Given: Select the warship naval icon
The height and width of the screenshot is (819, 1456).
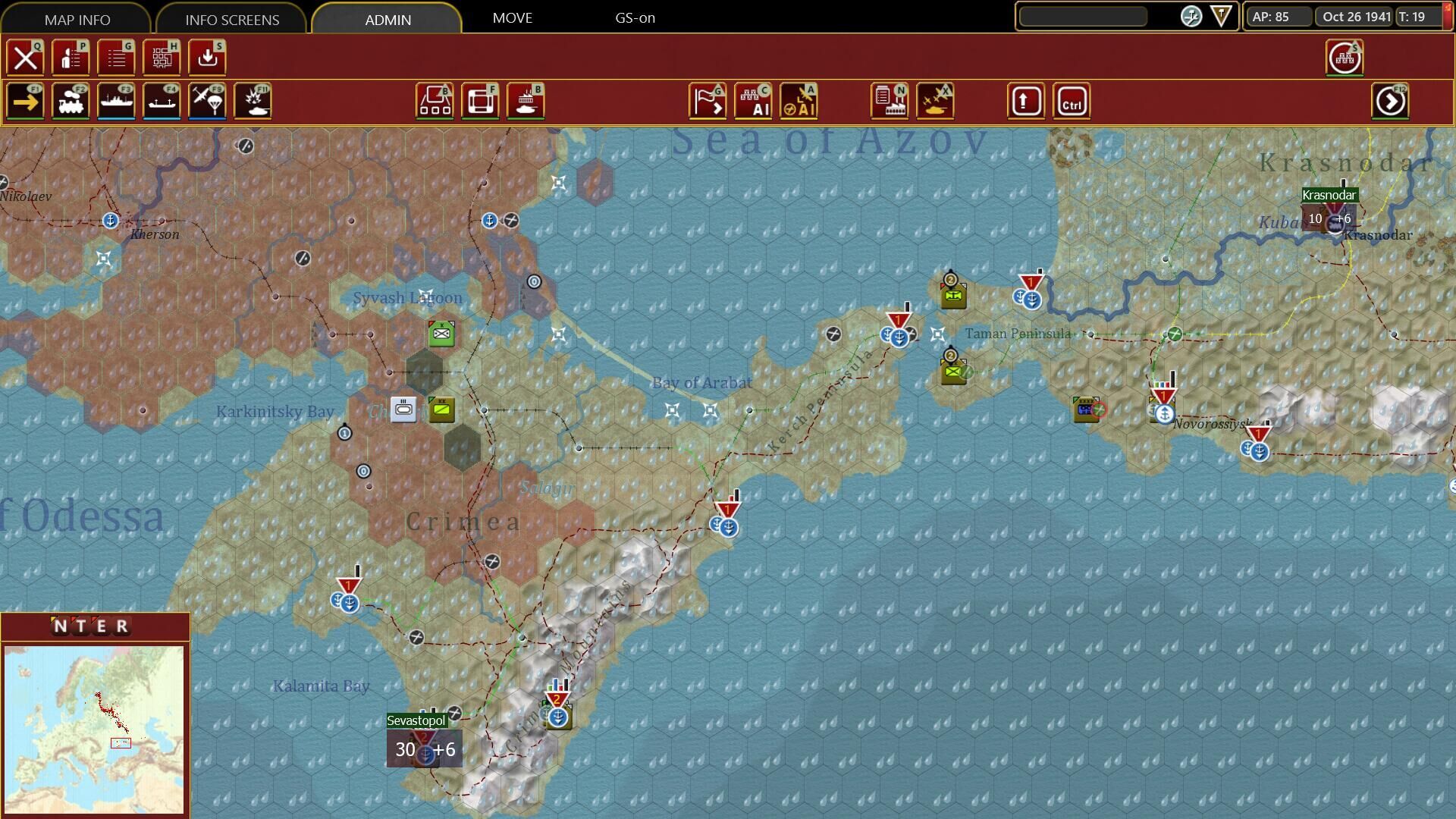Looking at the screenshot, I should click(x=117, y=101).
